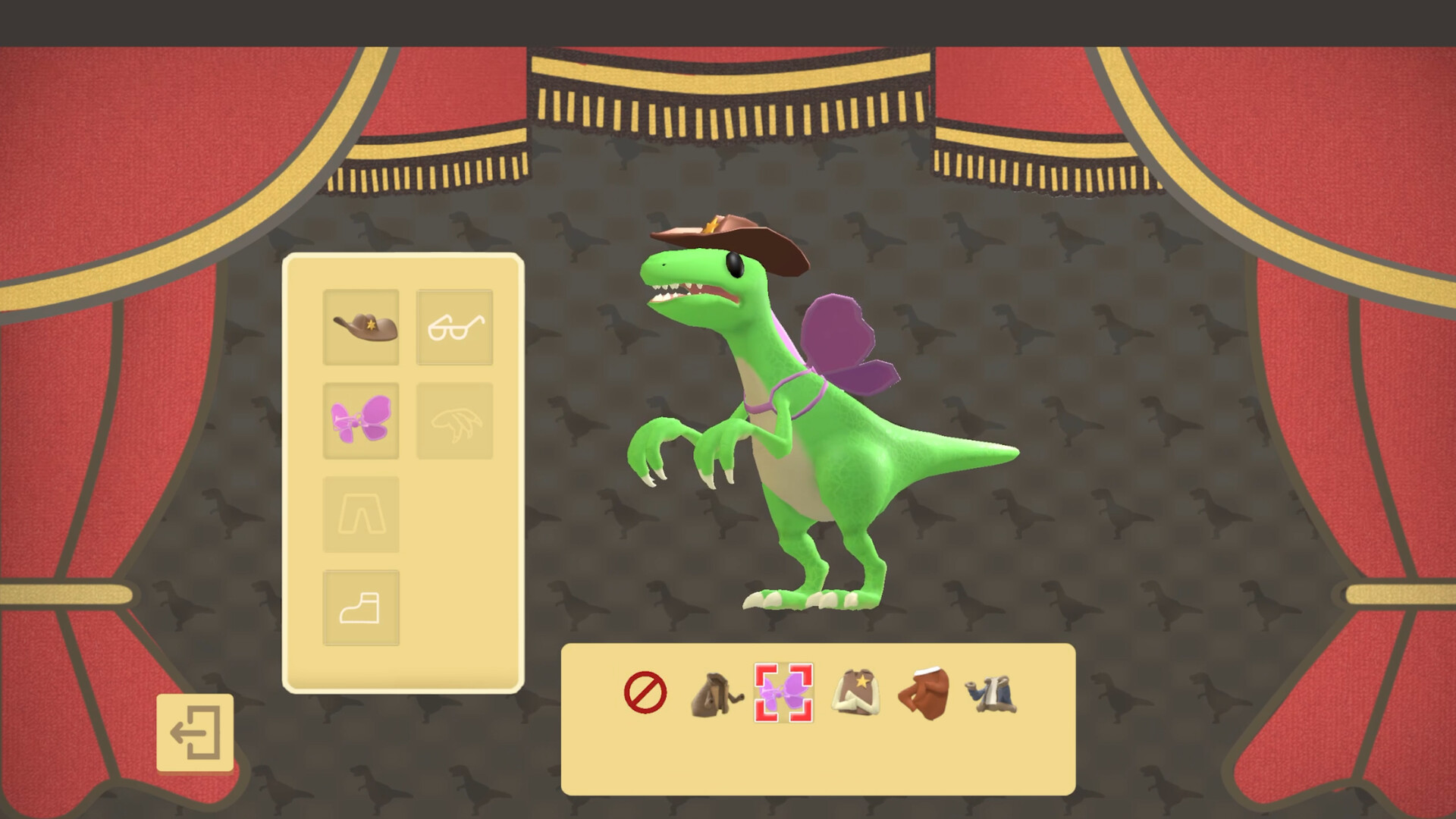The height and width of the screenshot is (819, 1456).
Task: Select the pants clothing slot
Action: point(361,514)
